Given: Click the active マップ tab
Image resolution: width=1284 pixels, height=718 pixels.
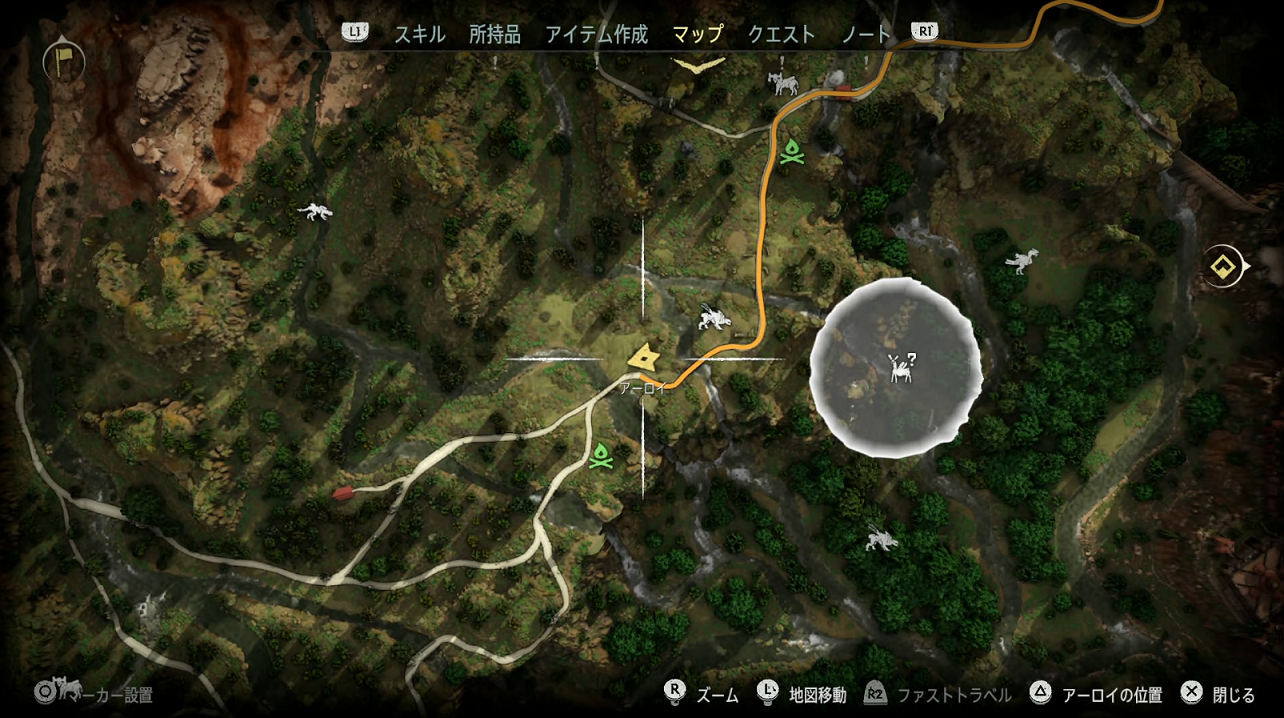Looking at the screenshot, I should click(x=697, y=34).
